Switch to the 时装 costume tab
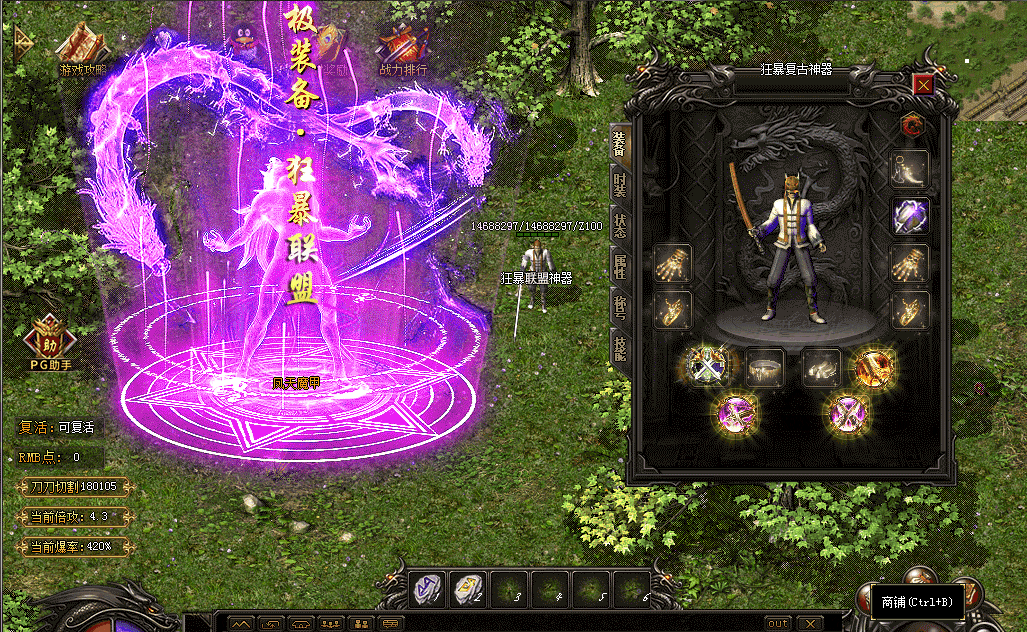The width and height of the screenshot is (1027, 632). (620, 182)
